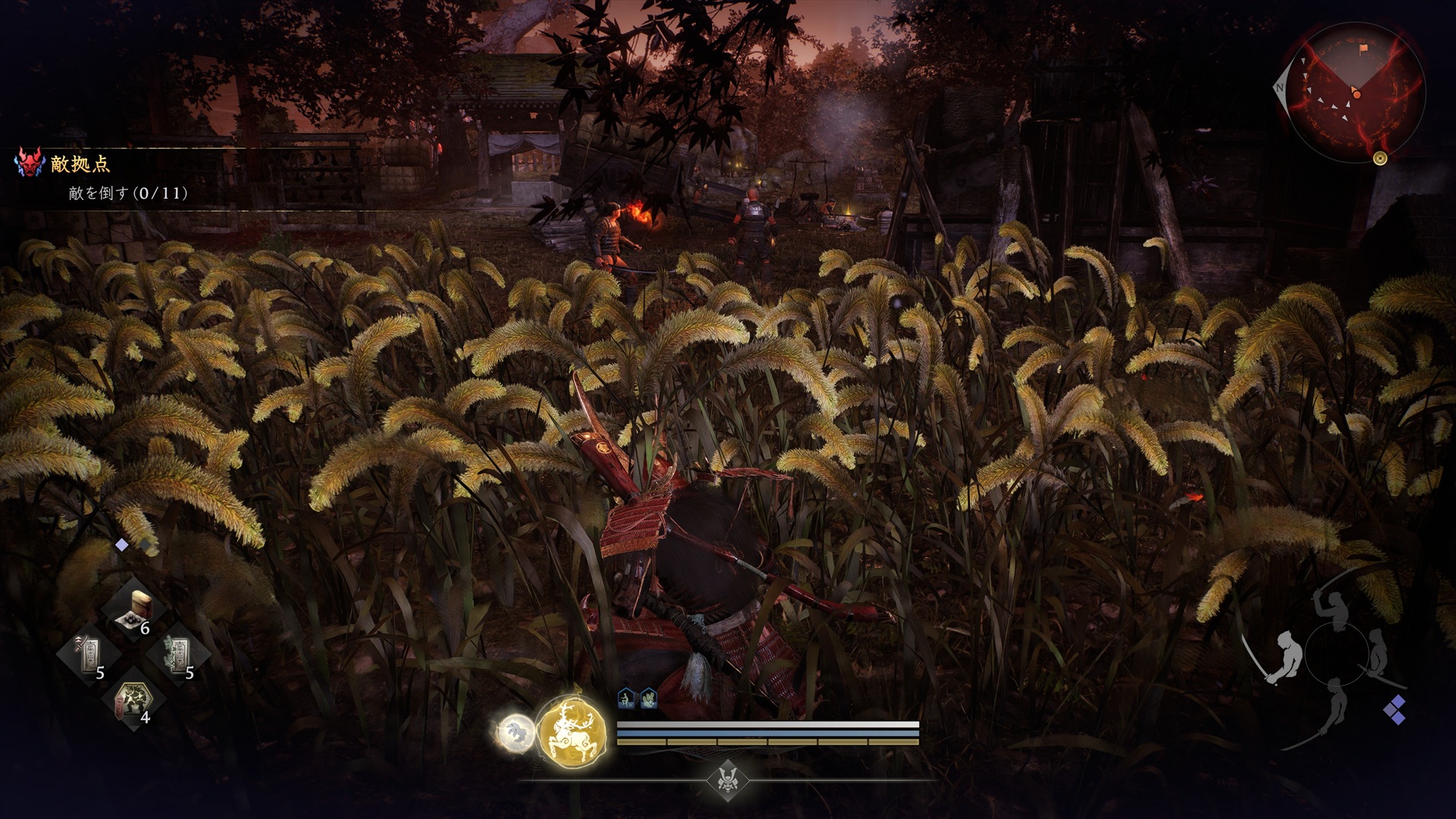Switch to the low sword stance
Viewport: 1456px width, 819px height.
1333,702
